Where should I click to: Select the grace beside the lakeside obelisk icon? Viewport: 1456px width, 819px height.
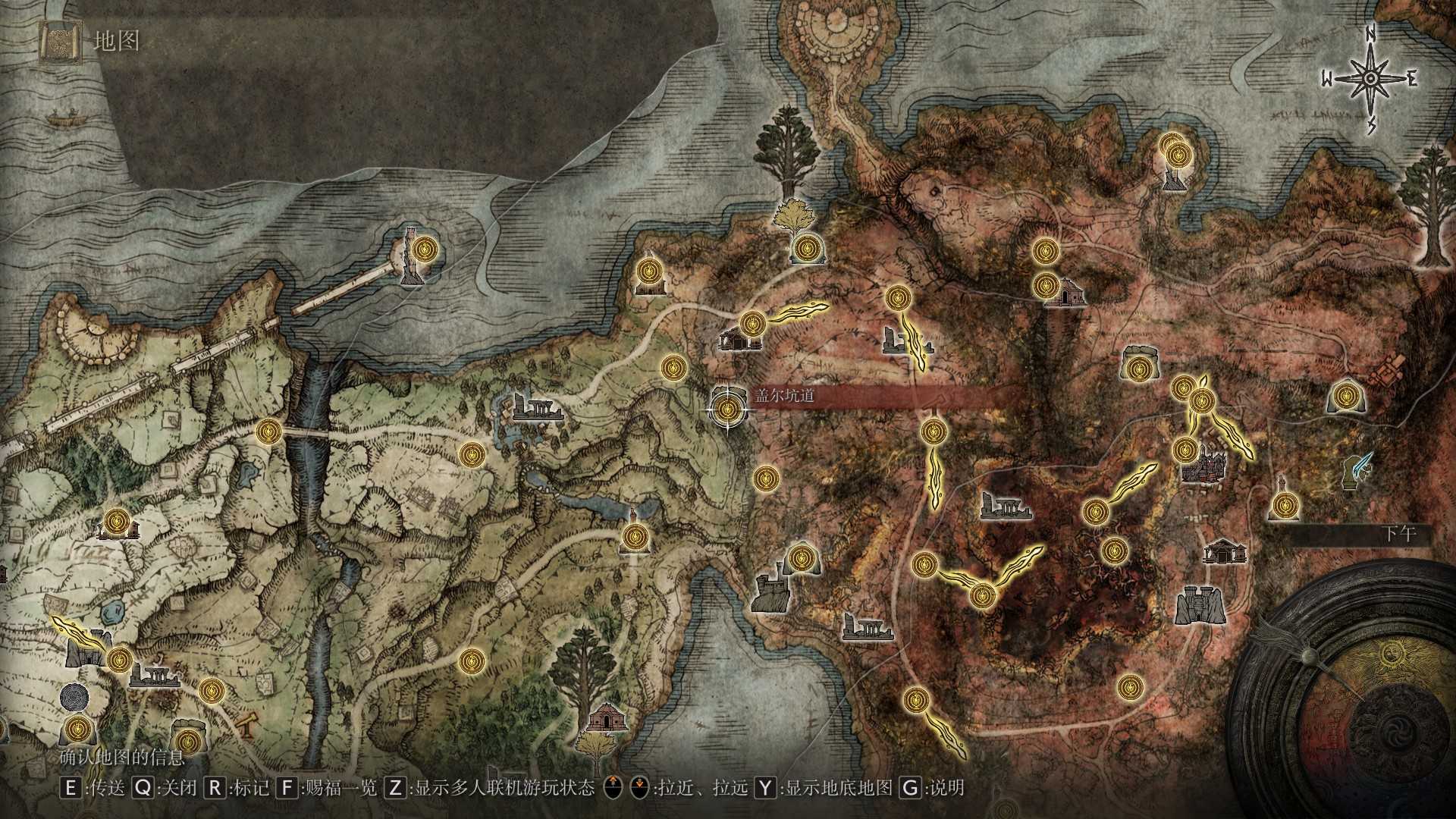click(x=634, y=538)
